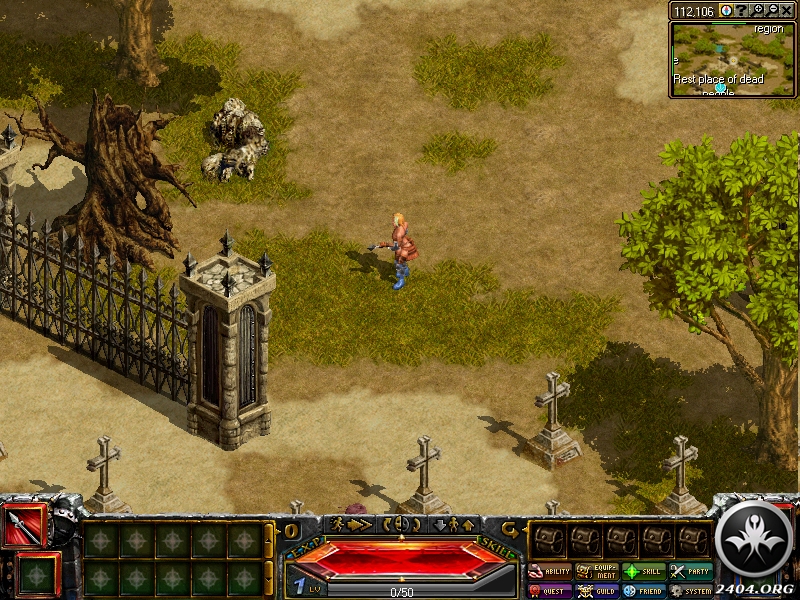Open minimap help with the question mark

click(743, 10)
